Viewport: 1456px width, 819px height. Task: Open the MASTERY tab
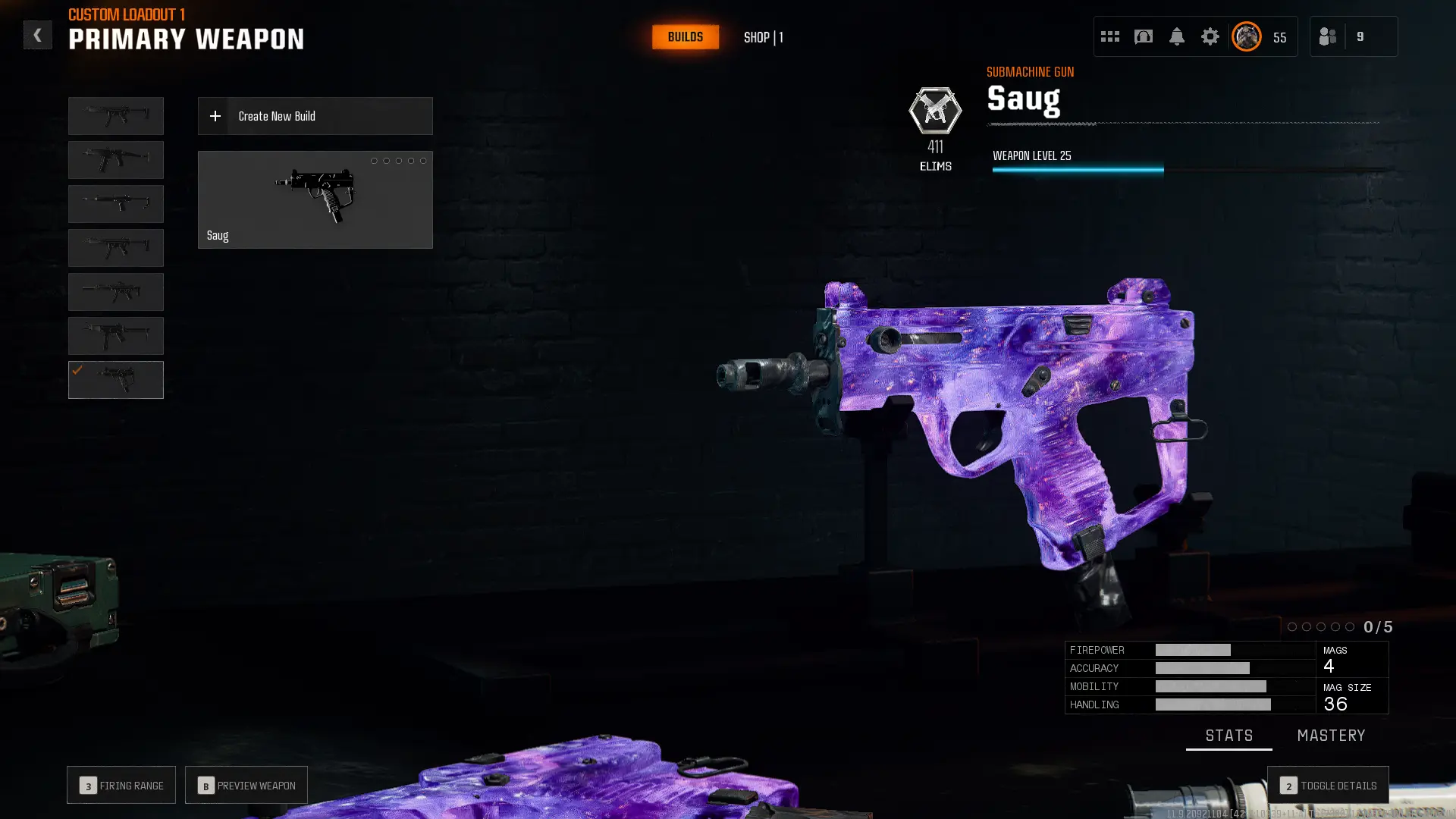click(x=1332, y=735)
